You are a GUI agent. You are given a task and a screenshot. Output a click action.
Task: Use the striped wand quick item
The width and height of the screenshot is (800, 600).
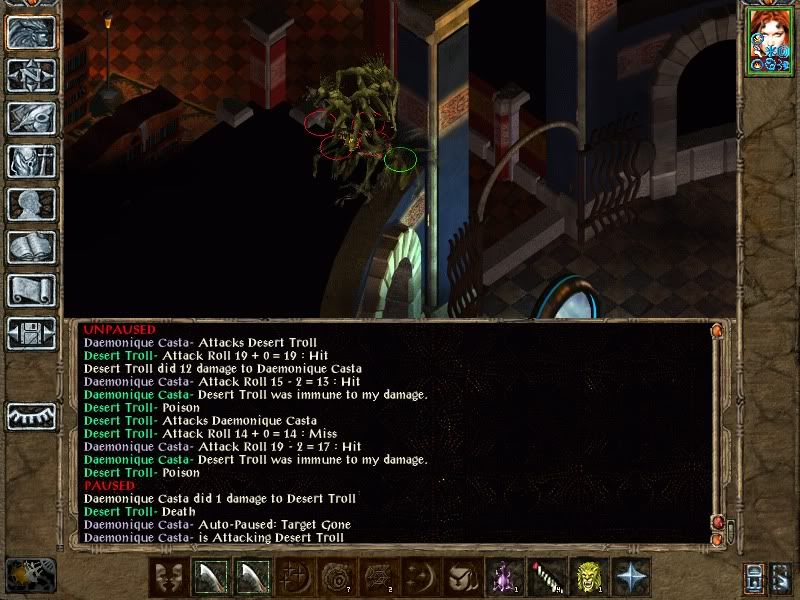coord(545,577)
